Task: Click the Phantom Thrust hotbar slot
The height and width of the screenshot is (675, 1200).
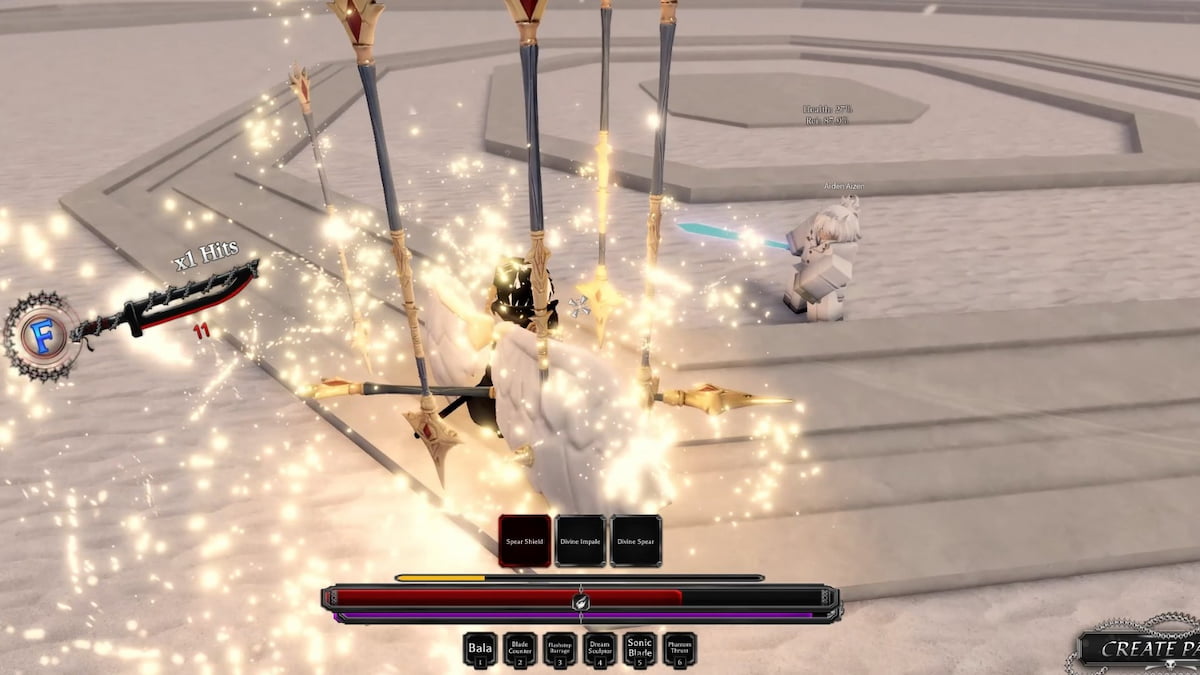Action: (x=680, y=650)
